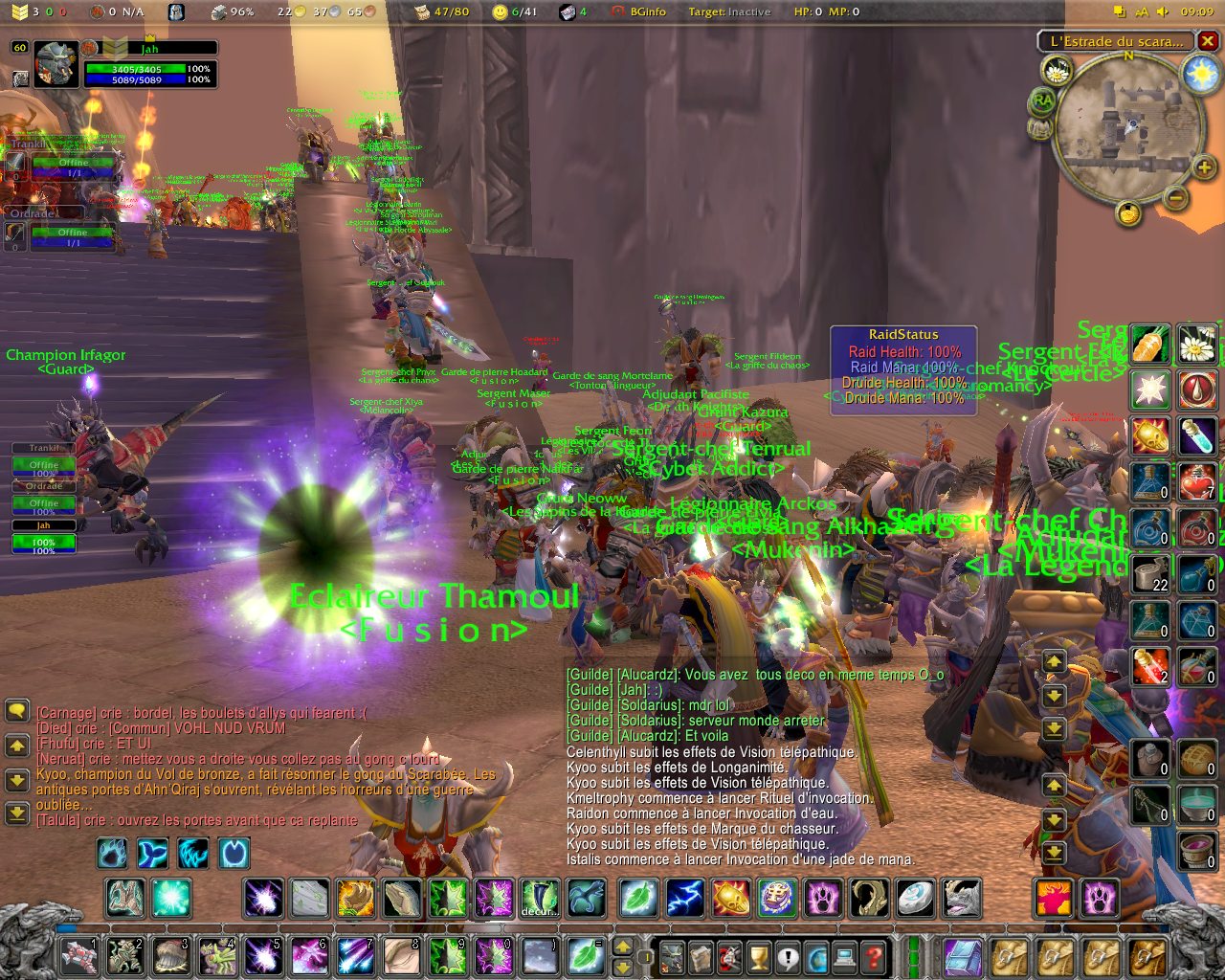
Task: Close the minimap with the red X
Action: pos(1208,41)
